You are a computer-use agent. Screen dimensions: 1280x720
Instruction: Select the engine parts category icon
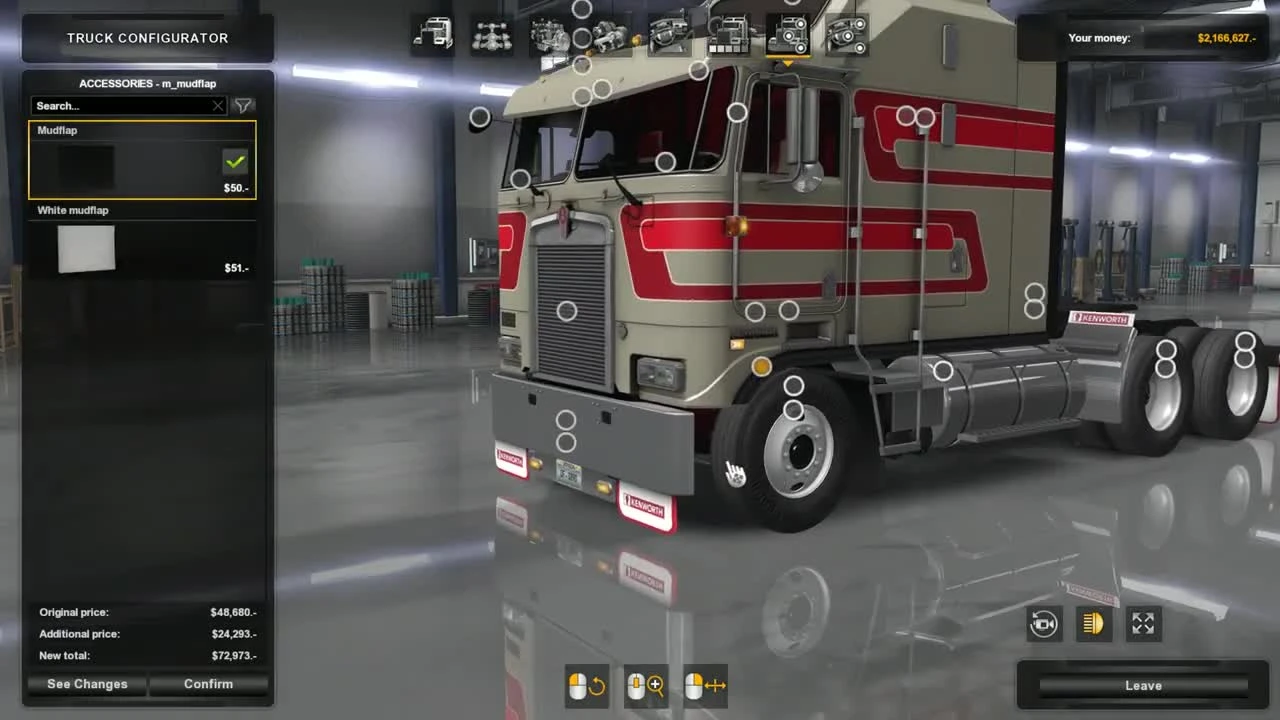(x=547, y=33)
